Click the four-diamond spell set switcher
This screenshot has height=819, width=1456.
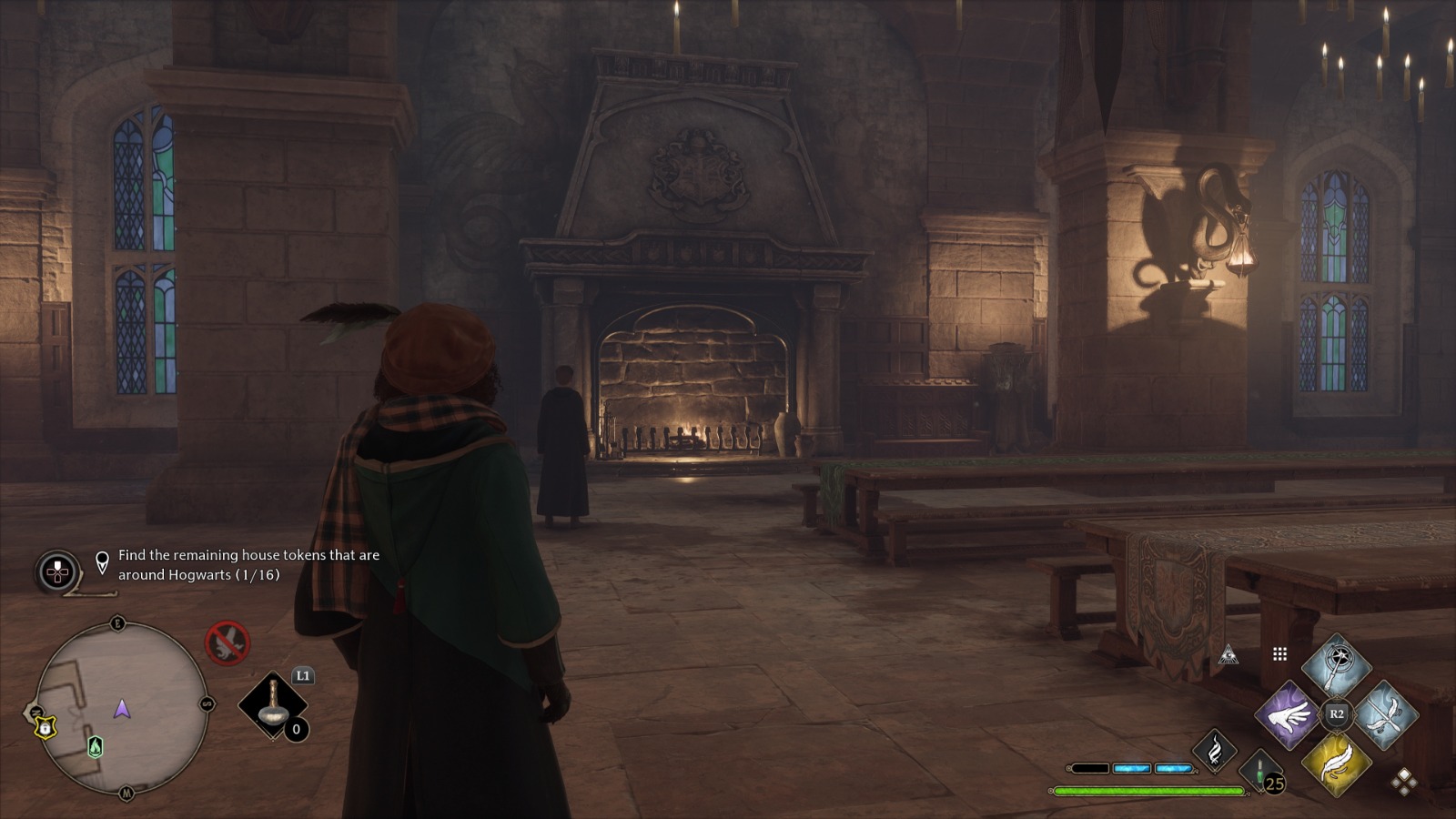[1404, 782]
